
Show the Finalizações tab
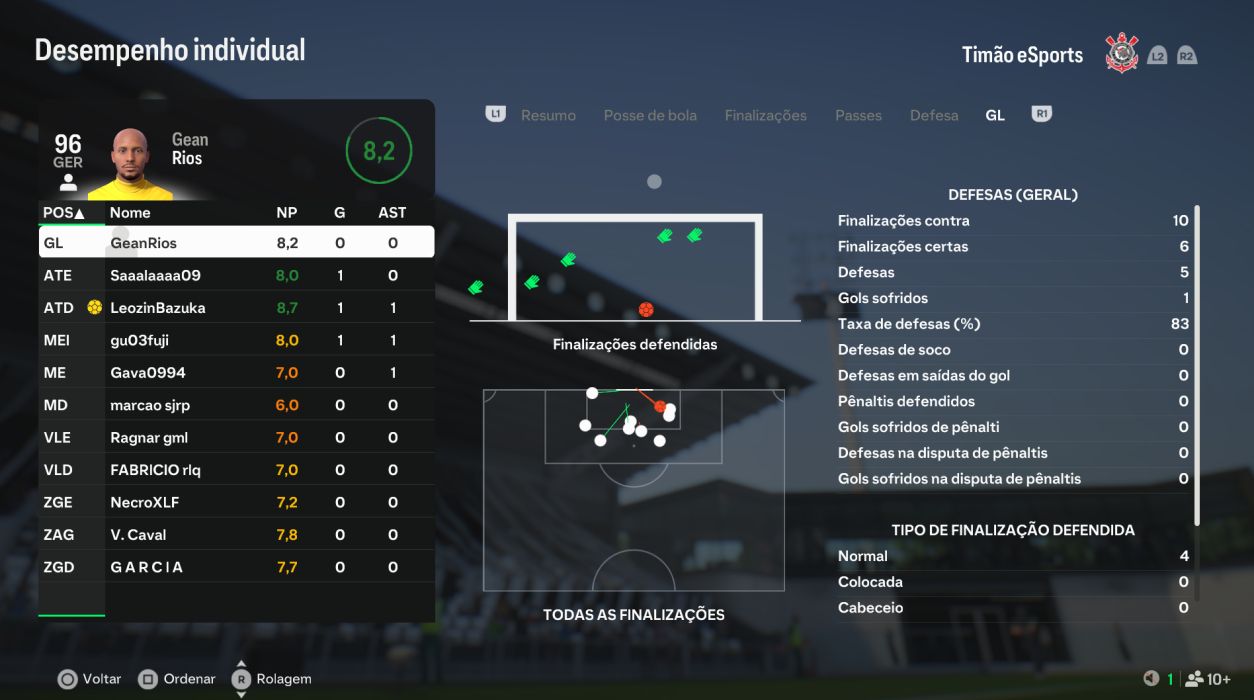tap(765, 116)
